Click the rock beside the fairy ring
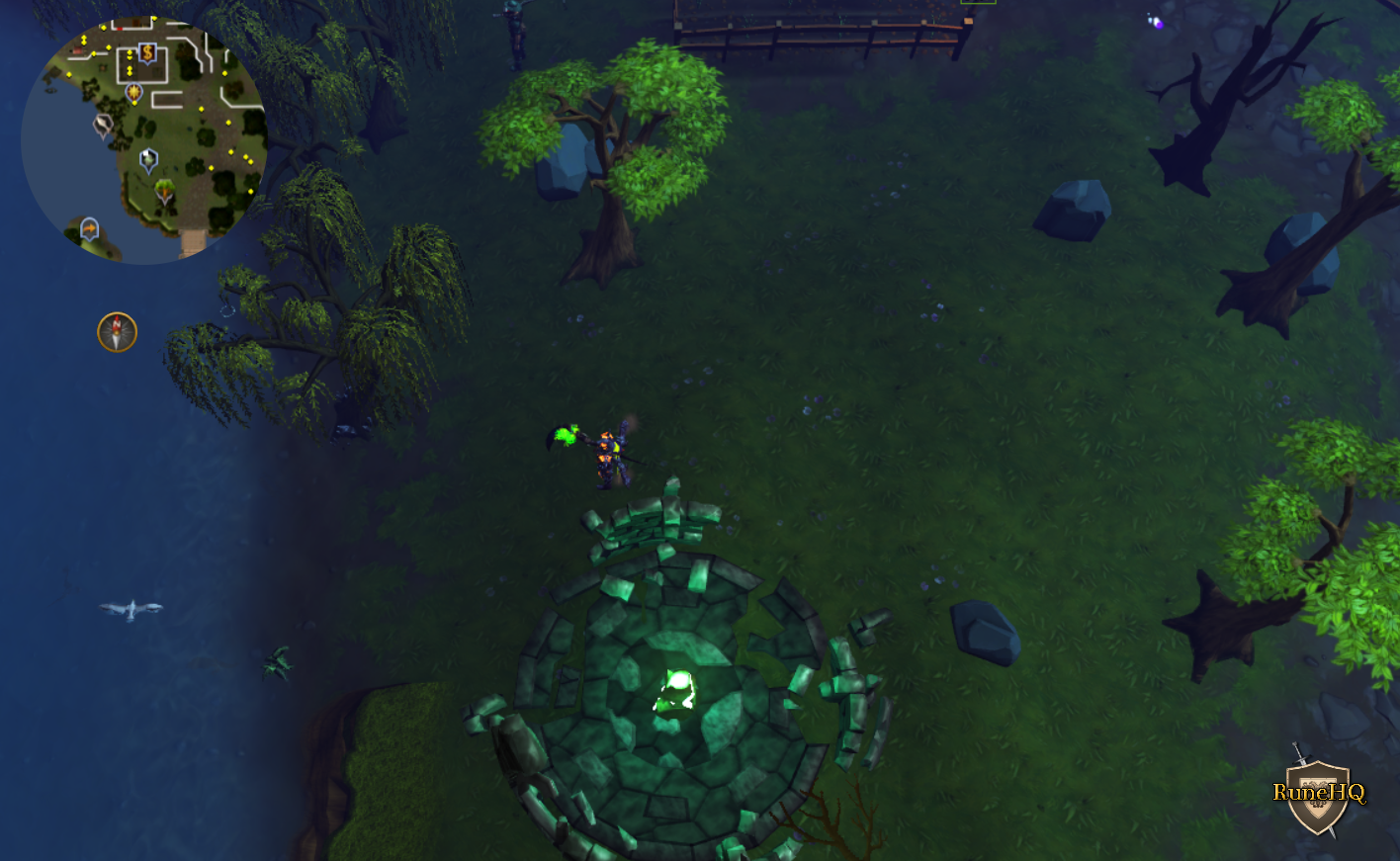Image resolution: width=1400 pixels, height=861 pixels. click(x=984, y=630)
